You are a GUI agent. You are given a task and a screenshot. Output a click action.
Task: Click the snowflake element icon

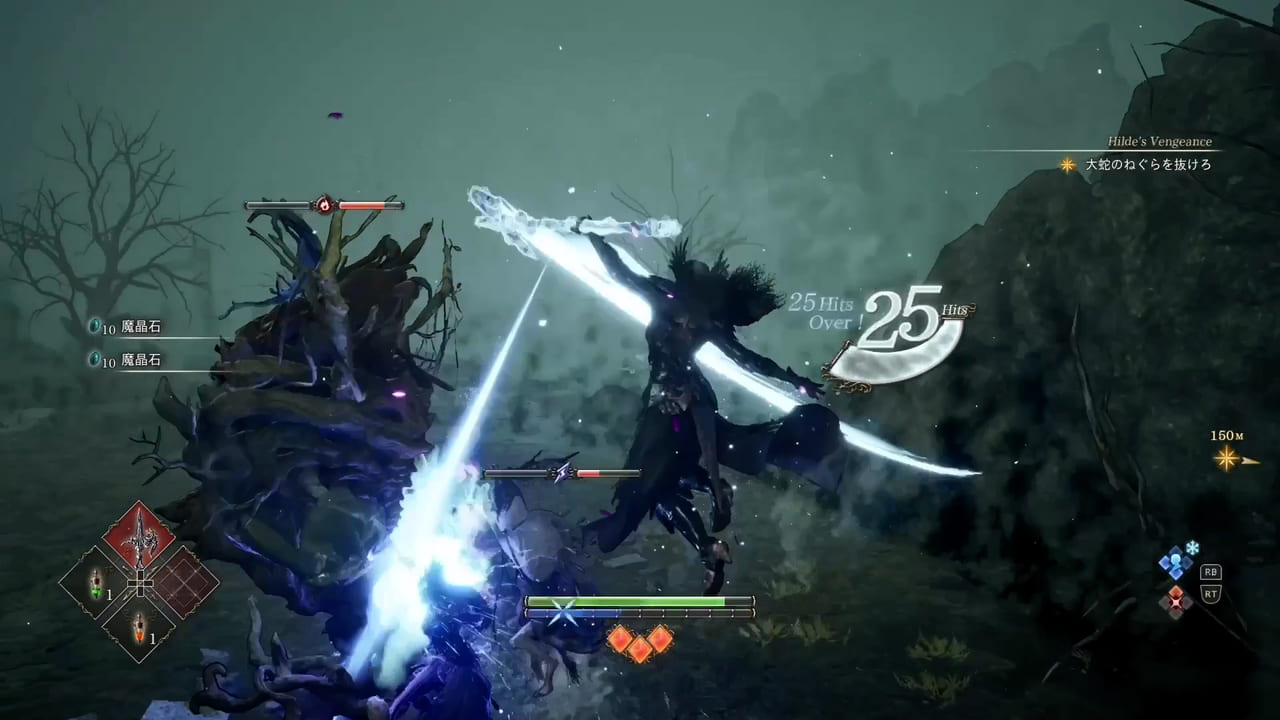1191,548
